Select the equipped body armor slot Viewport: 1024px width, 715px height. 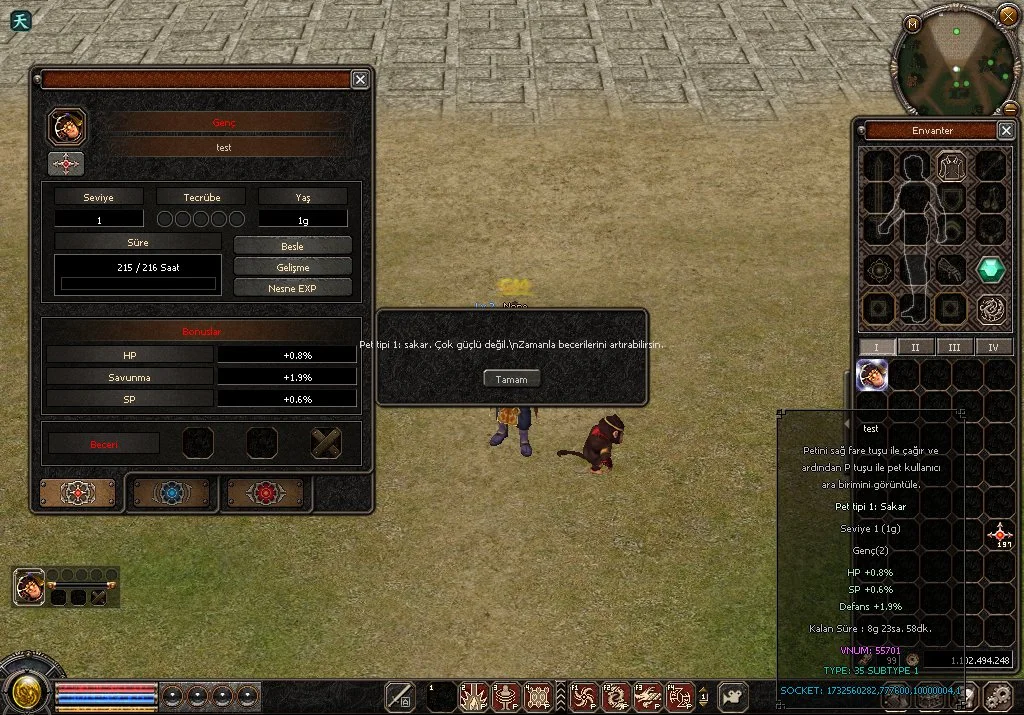(952, 166)
